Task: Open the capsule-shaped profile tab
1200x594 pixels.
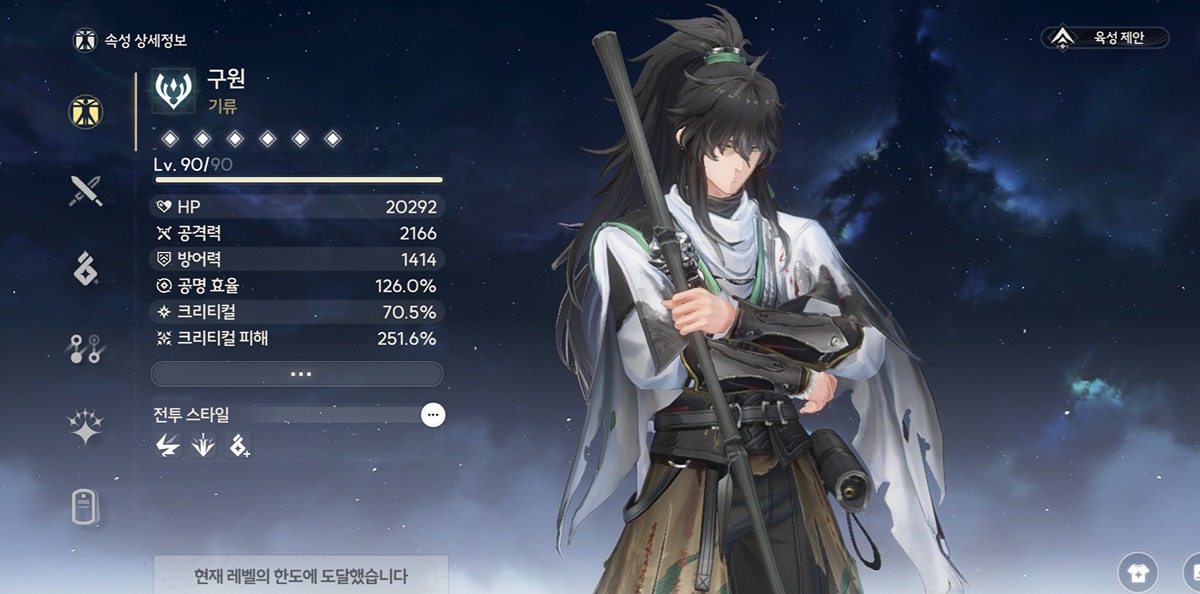Action: coord(86,506)
